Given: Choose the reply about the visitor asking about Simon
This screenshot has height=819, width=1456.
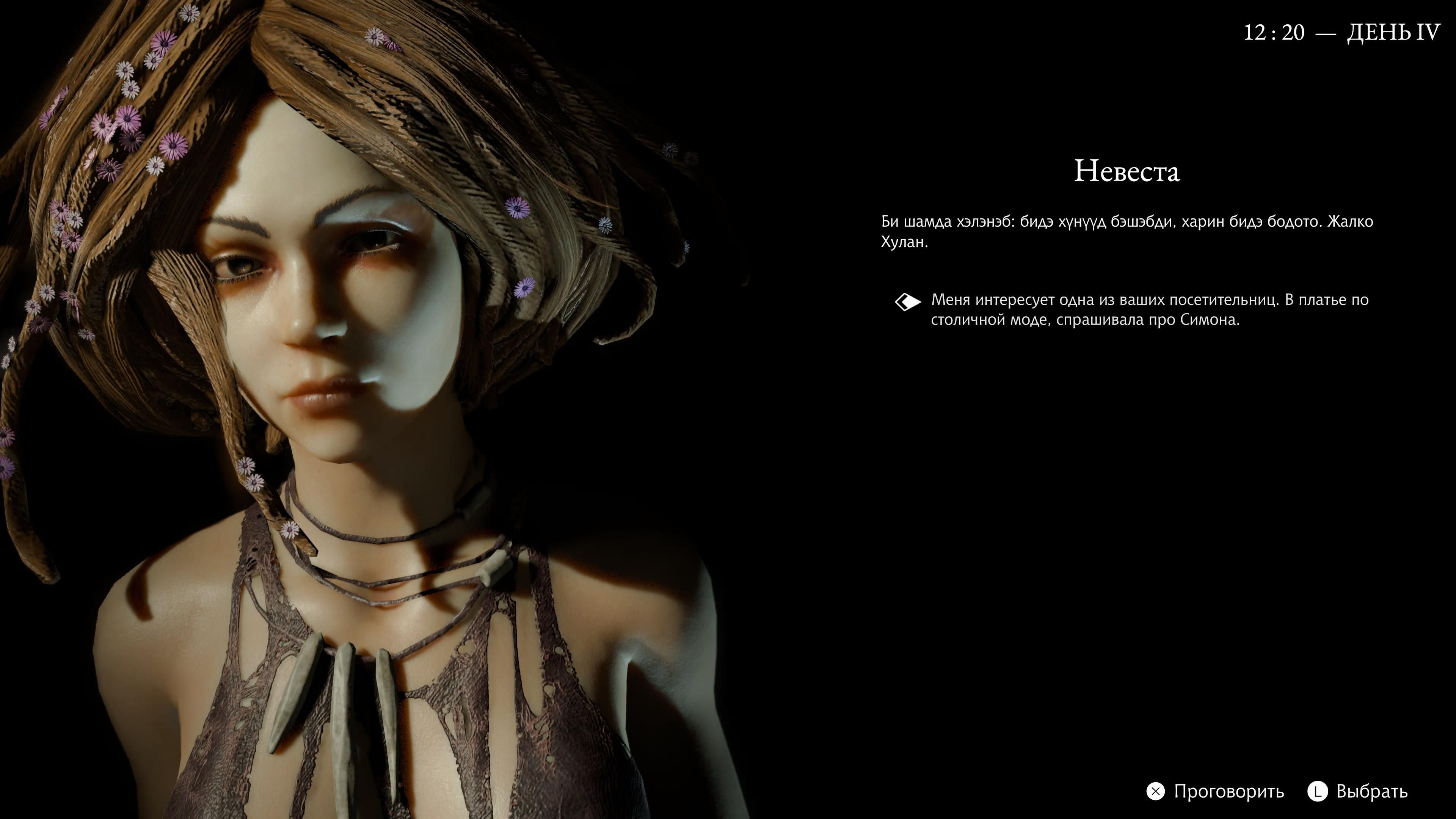Looking at the screenshot, I should click(1149, 309).
